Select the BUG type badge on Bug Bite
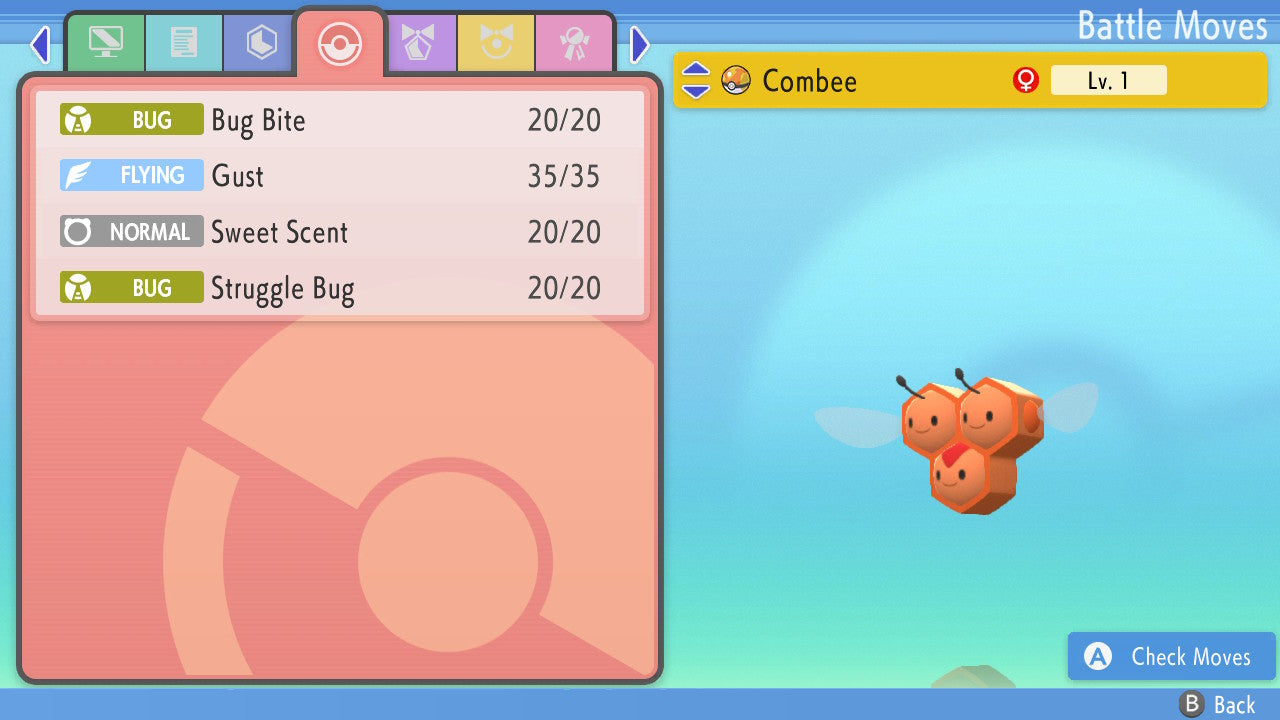1280x720 pixels. [x=131, y=119]
